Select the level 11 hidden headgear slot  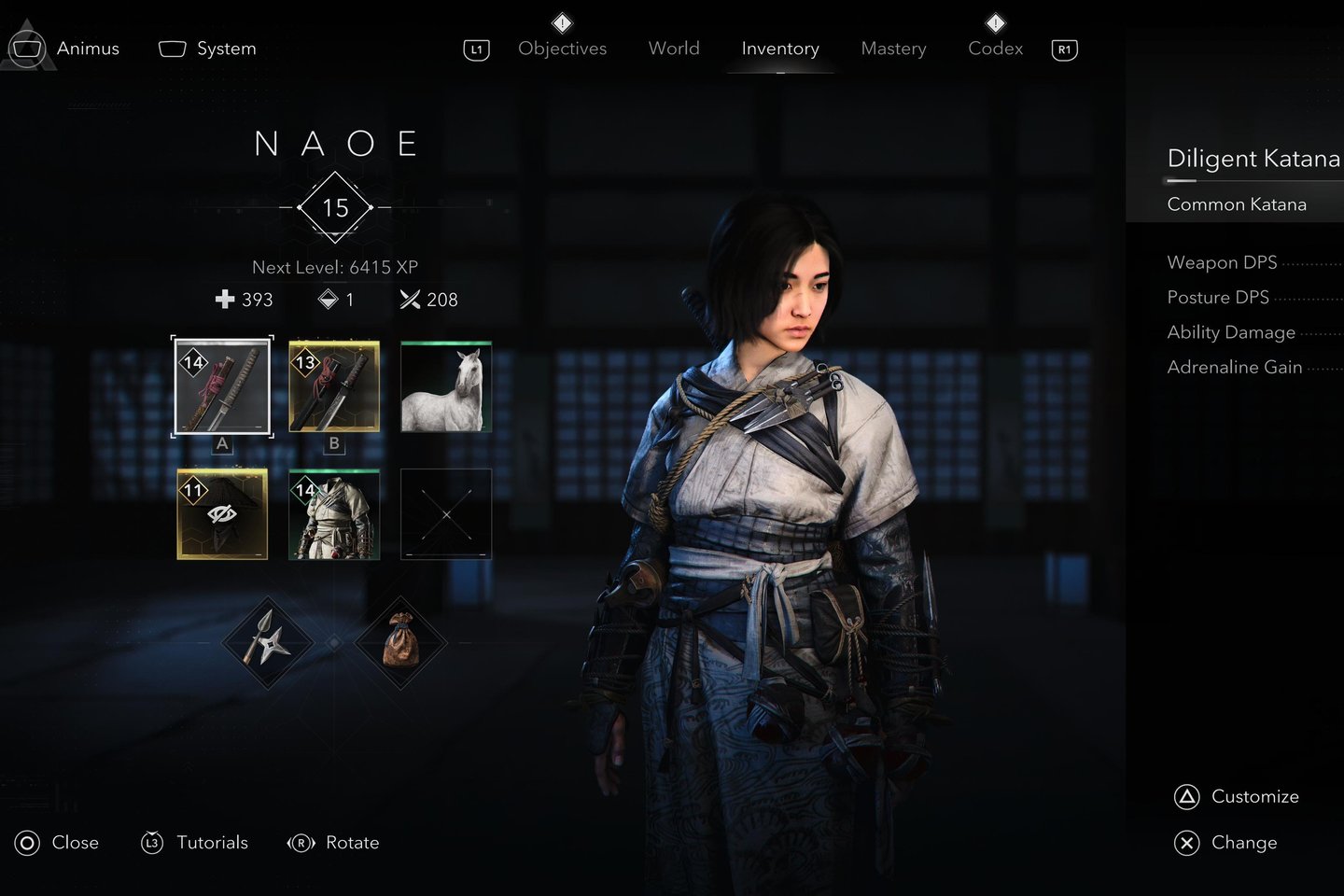[222, 514]
